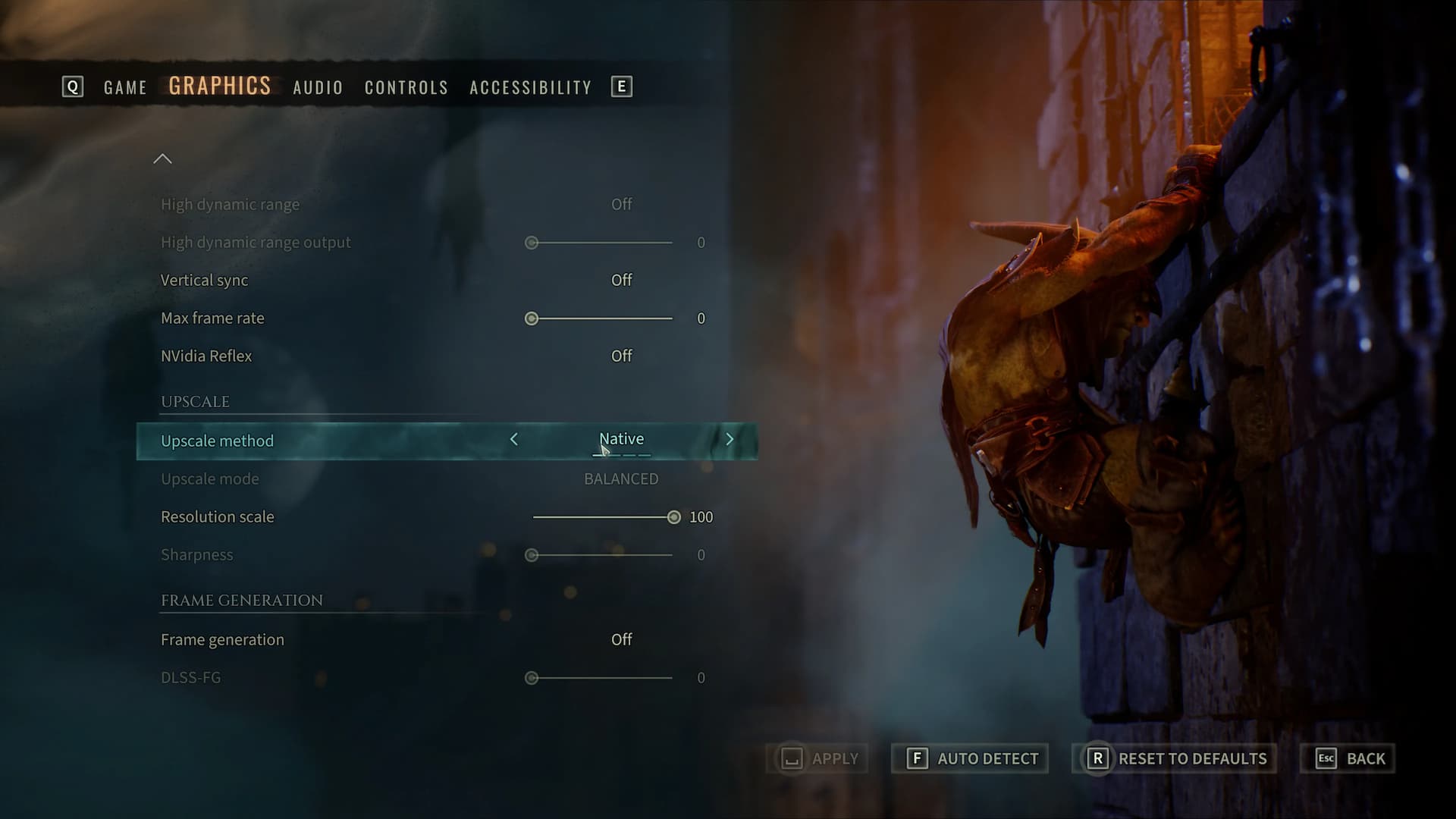The image size is (1456, 819).
Task: Reset settings to defaults
Action: pyautogui.click(x=1174, y=758)
